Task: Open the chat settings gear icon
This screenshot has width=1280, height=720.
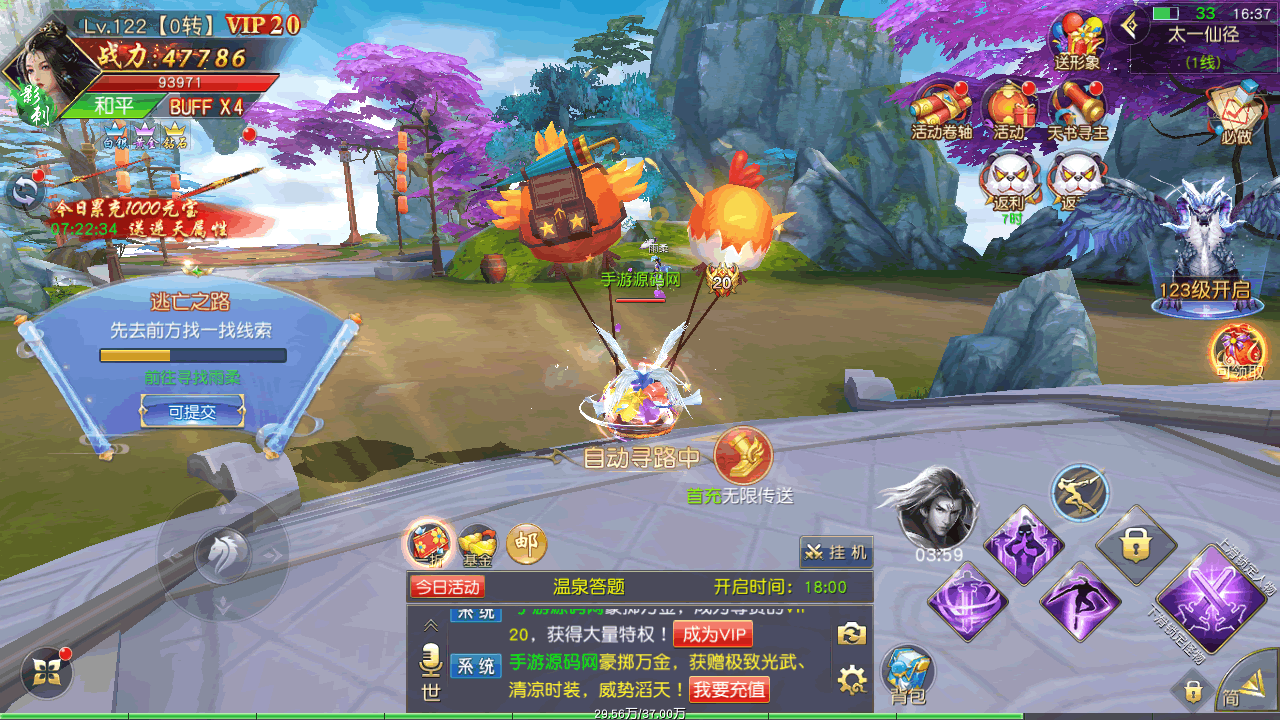Action: 851,681
